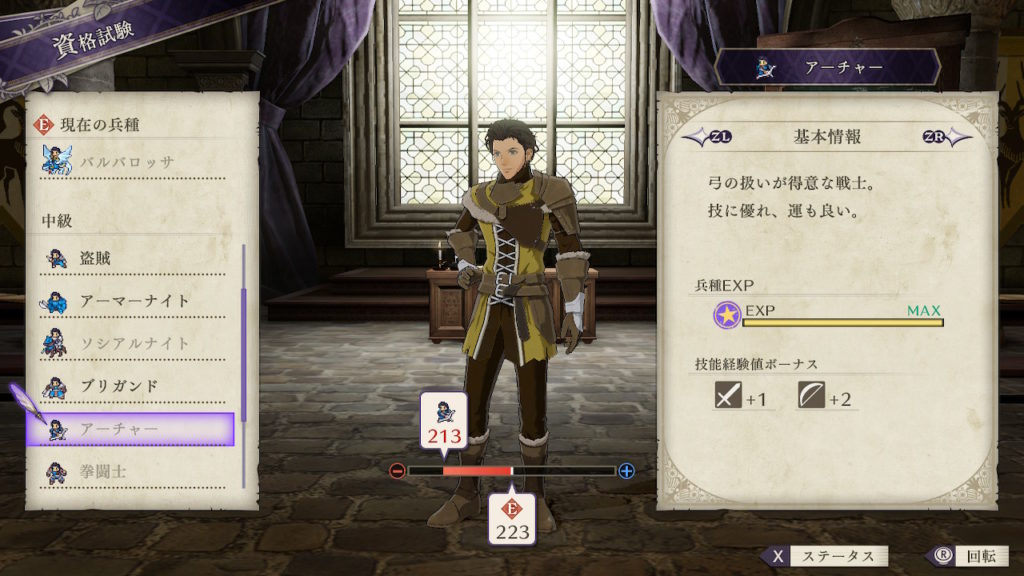Click the bow skill bonus icon
The width and height of the screenshot is (1024, 576).
coord(811,397)
